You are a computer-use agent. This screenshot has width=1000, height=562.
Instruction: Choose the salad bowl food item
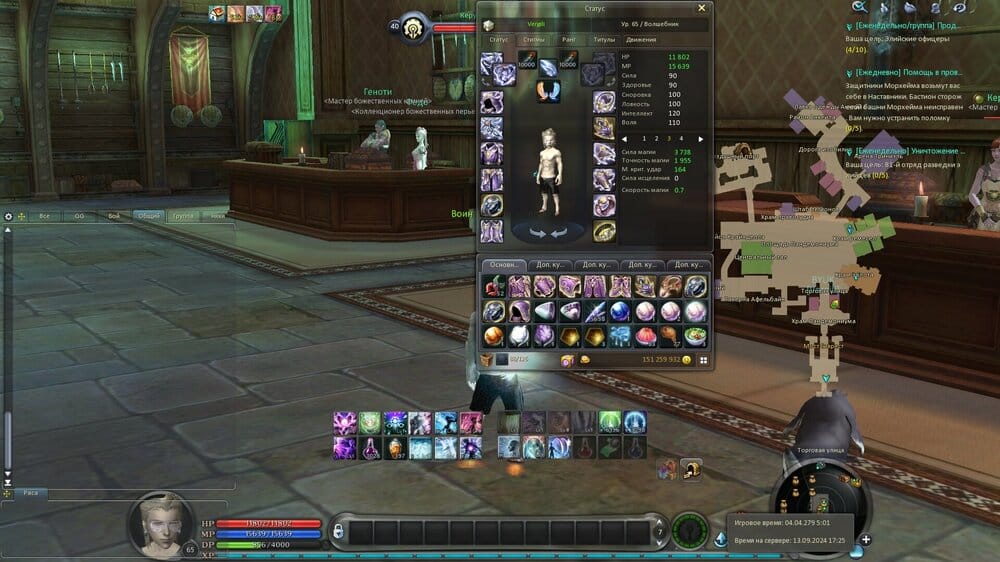click(x=695, y=335)
